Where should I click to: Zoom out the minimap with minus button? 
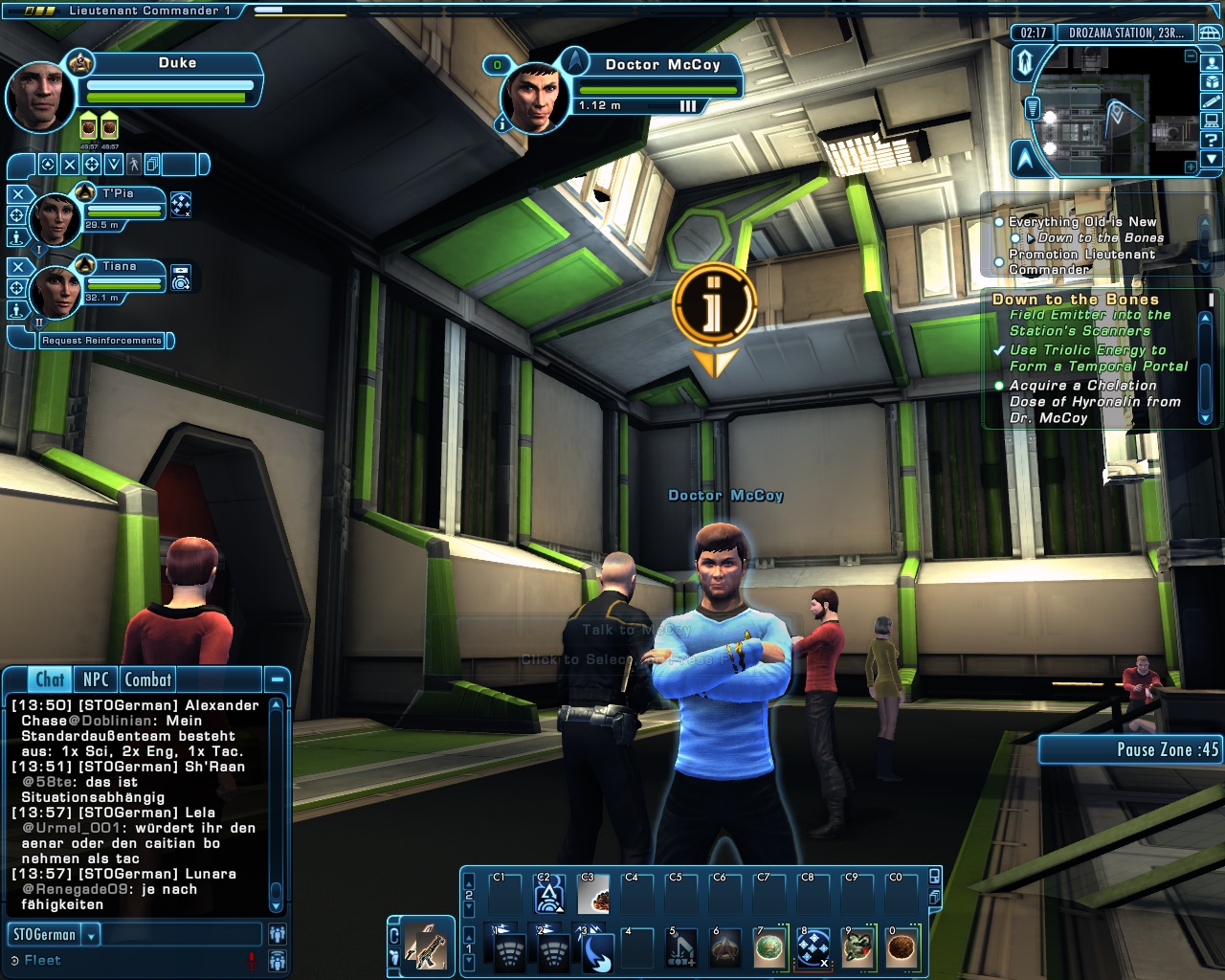click(x=1191, y=56)
